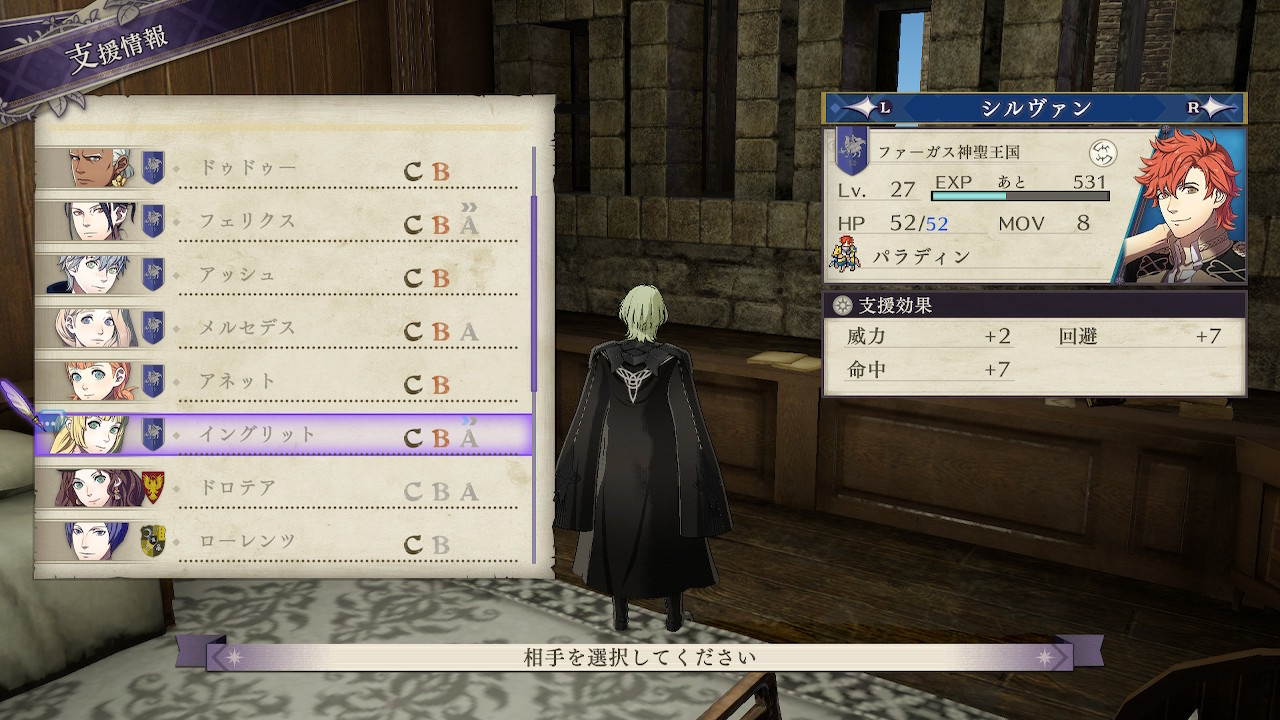Click the crest icon beside ファーガス神聖王国
This screenshot has width=1280, height=720.
[x=1102, y=153]
